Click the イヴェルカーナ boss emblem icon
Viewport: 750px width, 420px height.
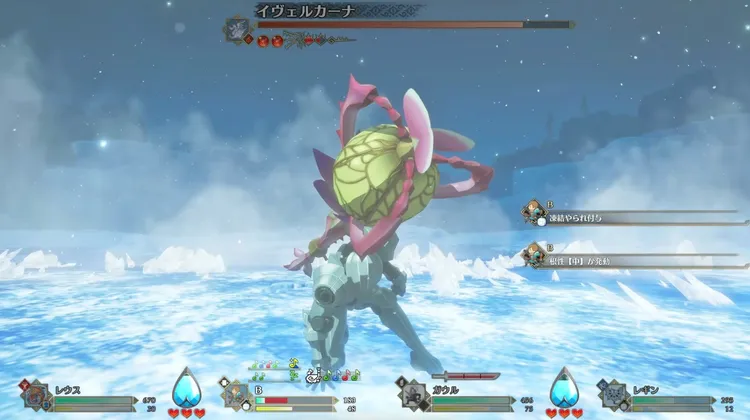click(x=238, y=27)
